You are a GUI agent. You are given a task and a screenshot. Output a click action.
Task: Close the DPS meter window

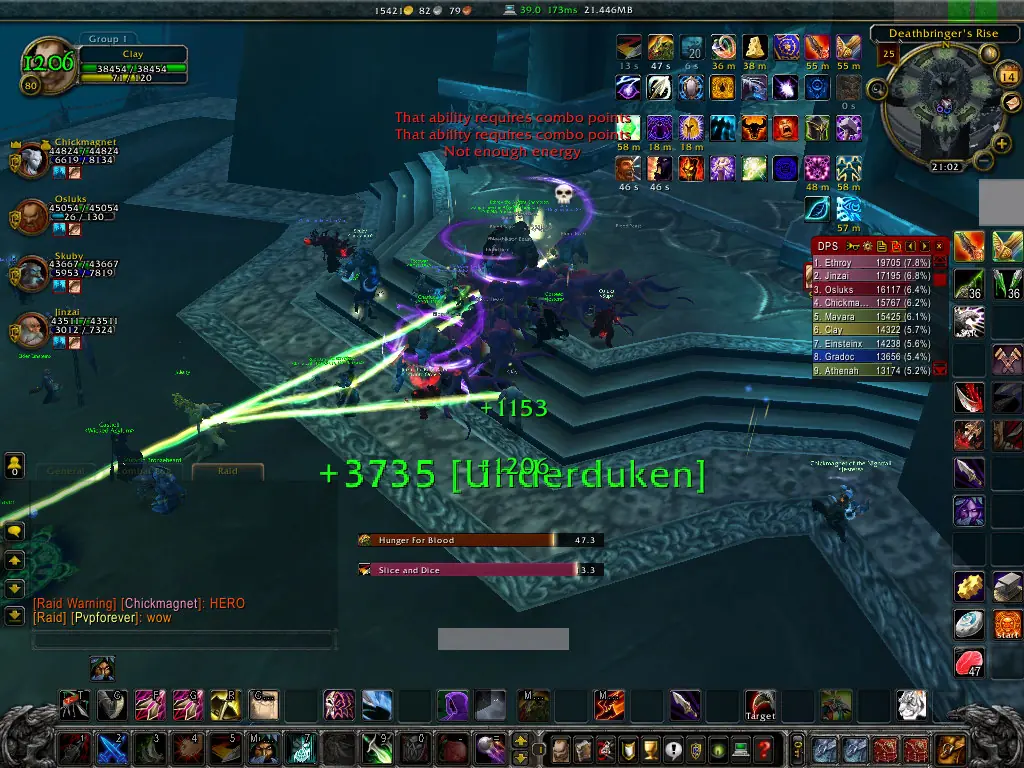point(939,245)
